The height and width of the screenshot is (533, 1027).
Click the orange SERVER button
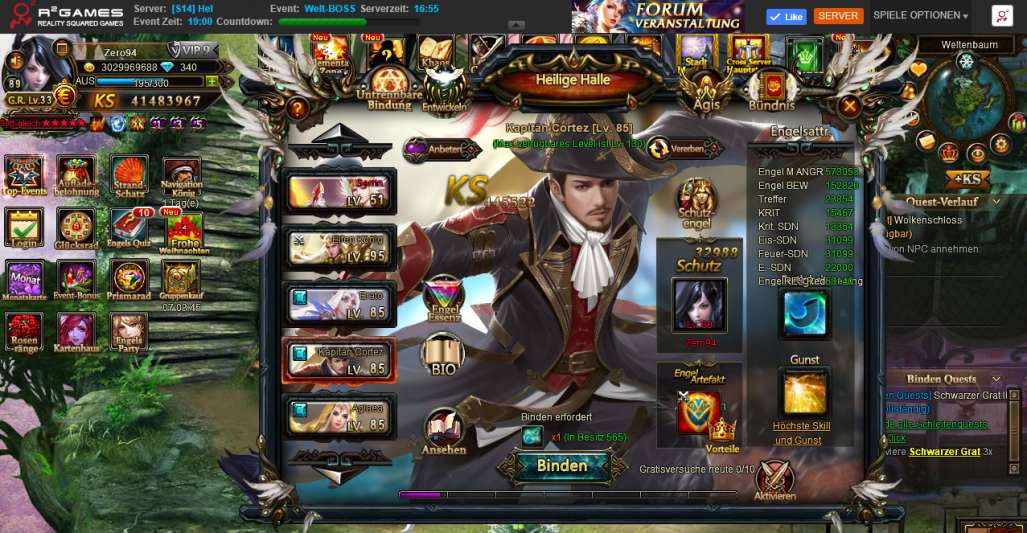pyautogui.click(x=838, y=16)
